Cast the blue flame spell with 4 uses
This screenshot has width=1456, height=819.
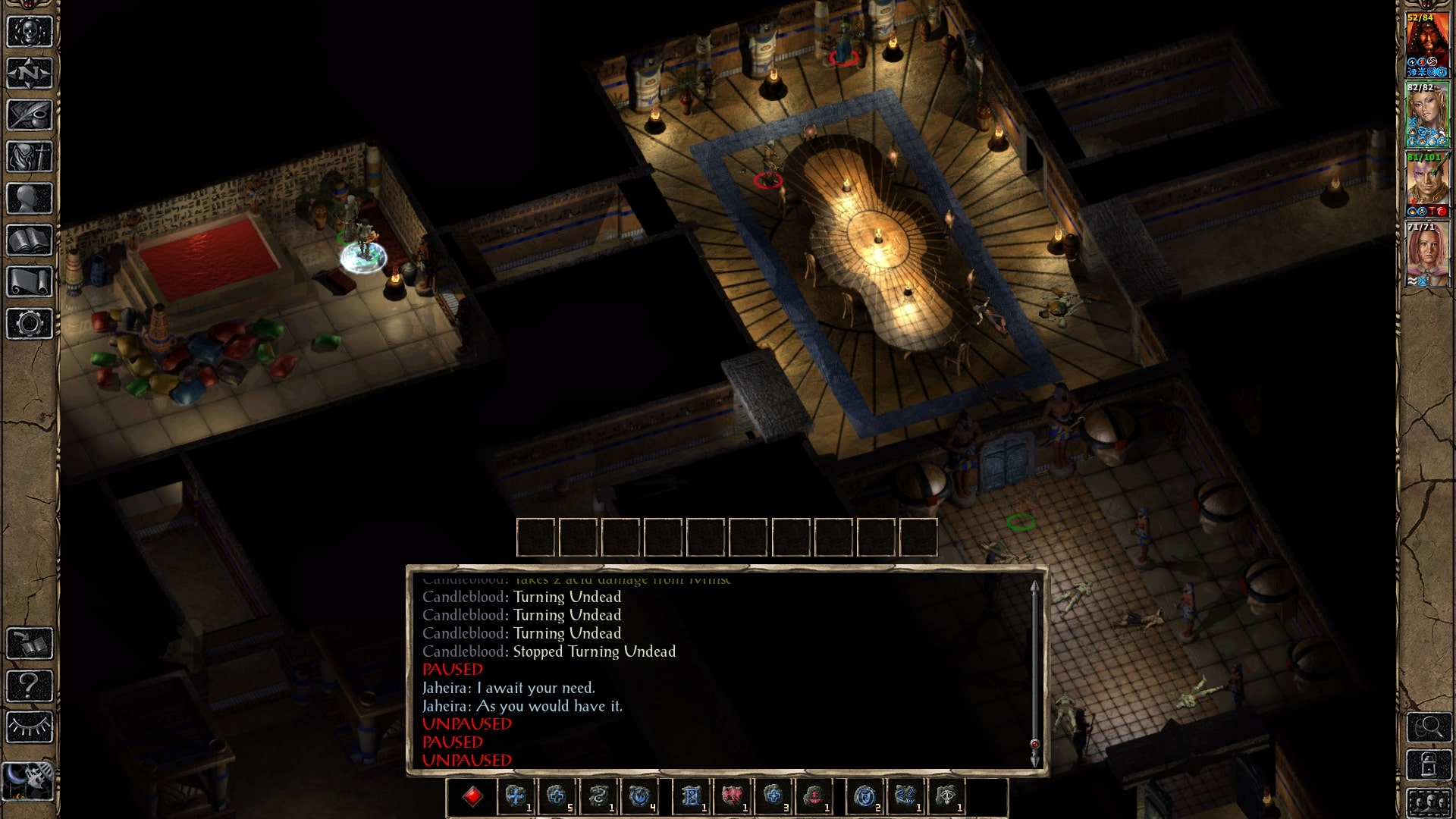tap(639, 796)
